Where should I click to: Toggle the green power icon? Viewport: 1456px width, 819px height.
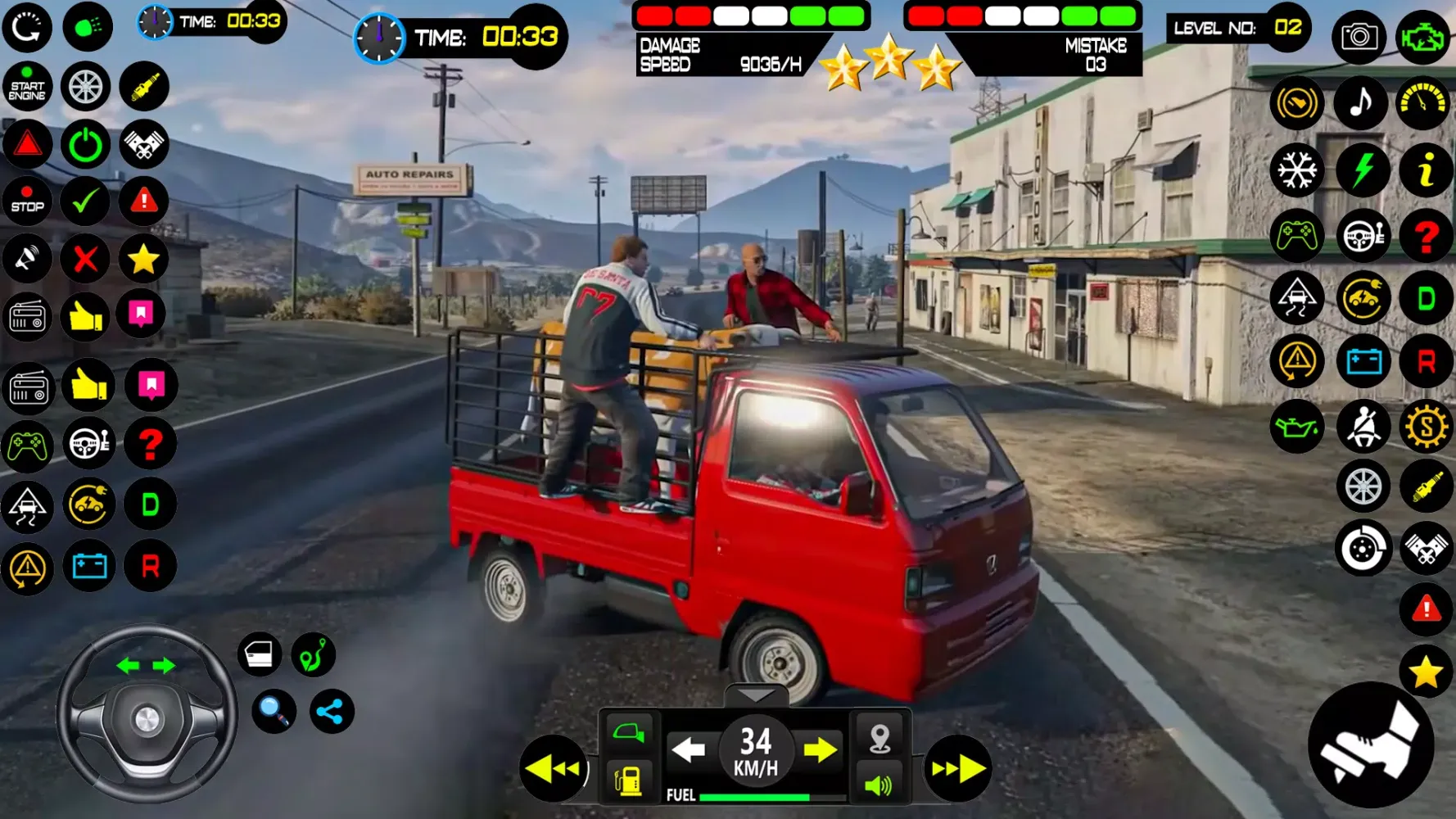85,145
